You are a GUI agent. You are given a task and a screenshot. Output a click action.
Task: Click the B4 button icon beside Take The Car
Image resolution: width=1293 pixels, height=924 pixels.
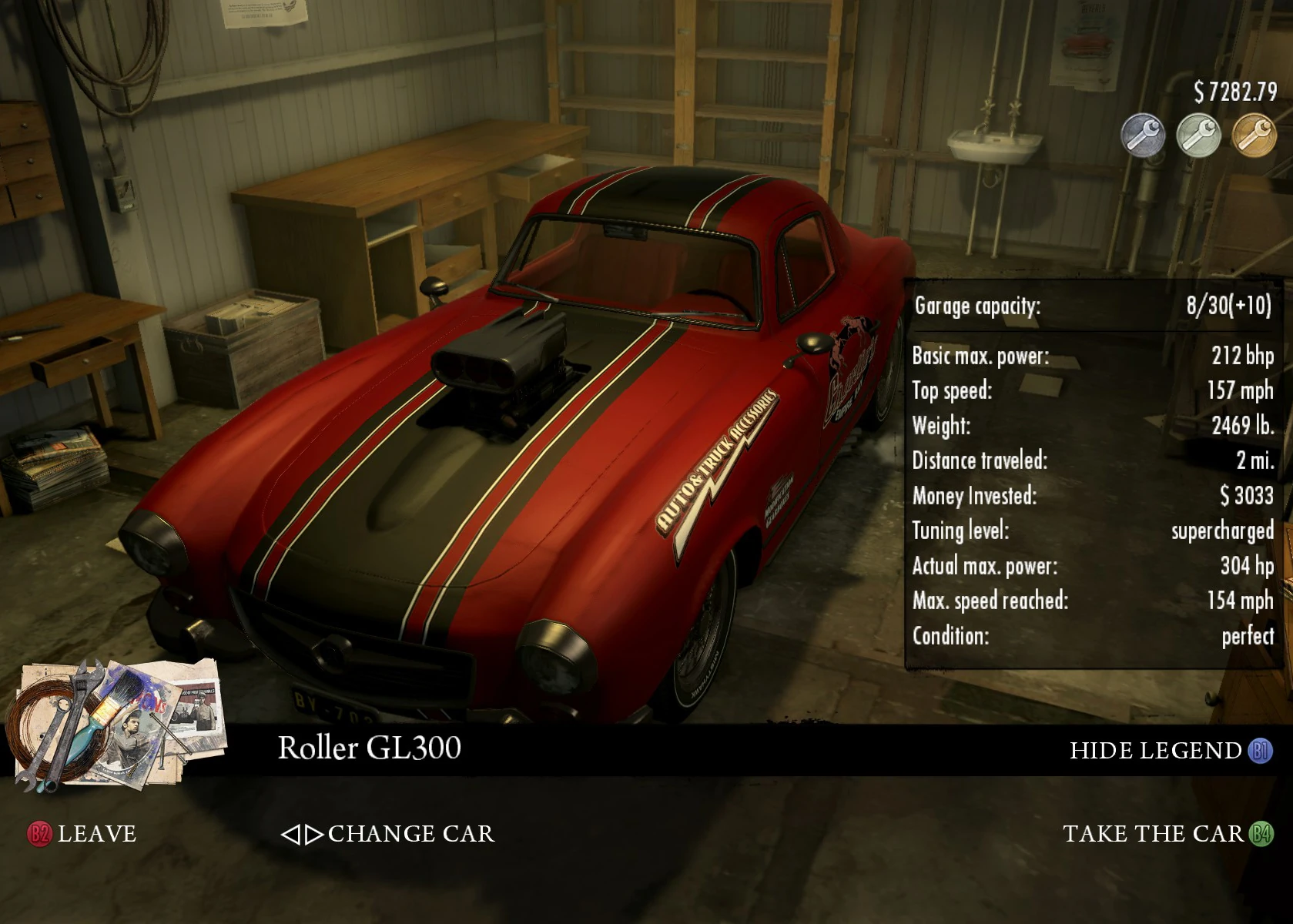[x=1263, y=832]
